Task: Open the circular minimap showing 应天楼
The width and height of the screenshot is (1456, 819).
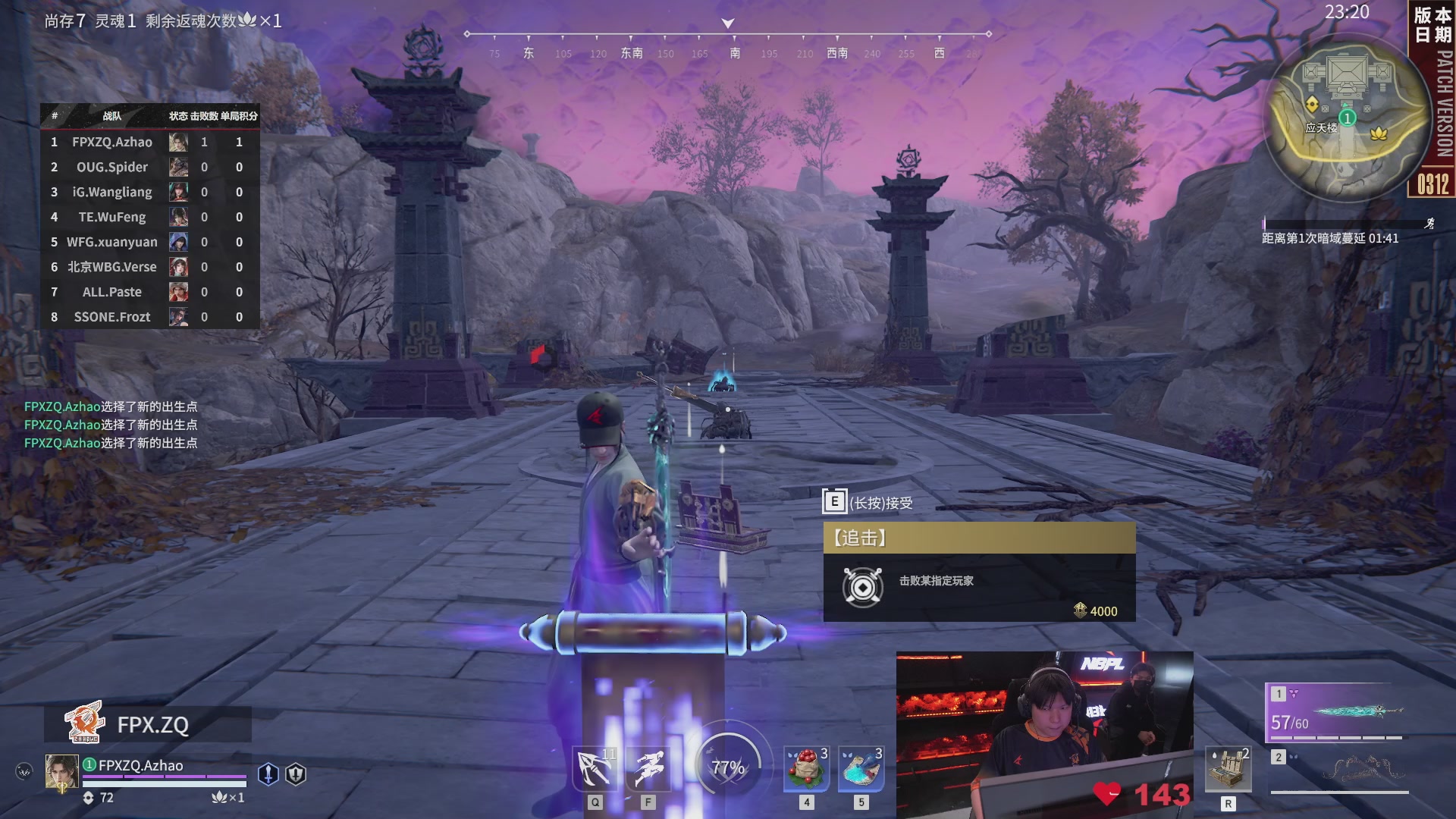Action: (x=1346, y=118)
